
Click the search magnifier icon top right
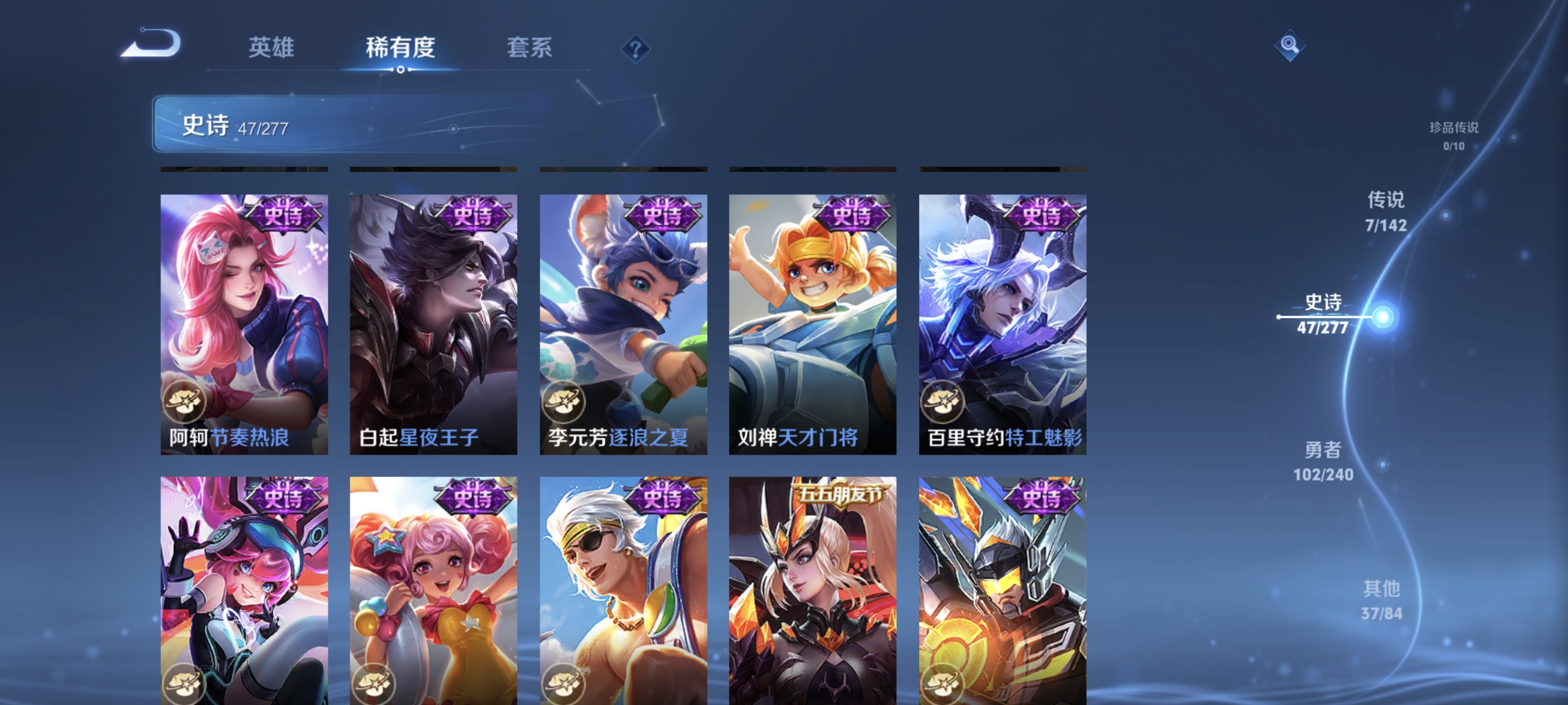1290,45
